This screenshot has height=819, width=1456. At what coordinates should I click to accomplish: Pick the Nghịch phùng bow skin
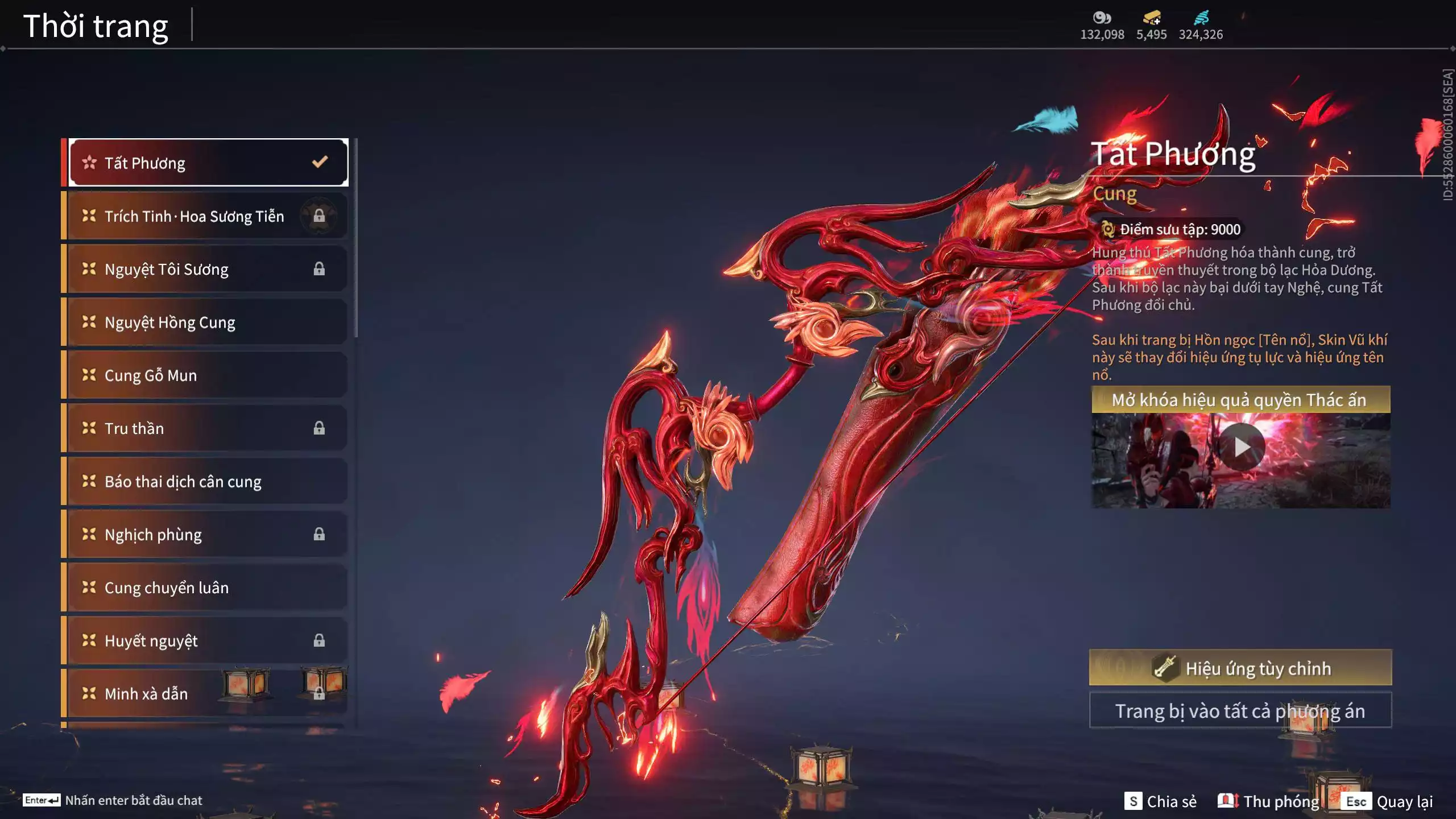click(208, 535)
